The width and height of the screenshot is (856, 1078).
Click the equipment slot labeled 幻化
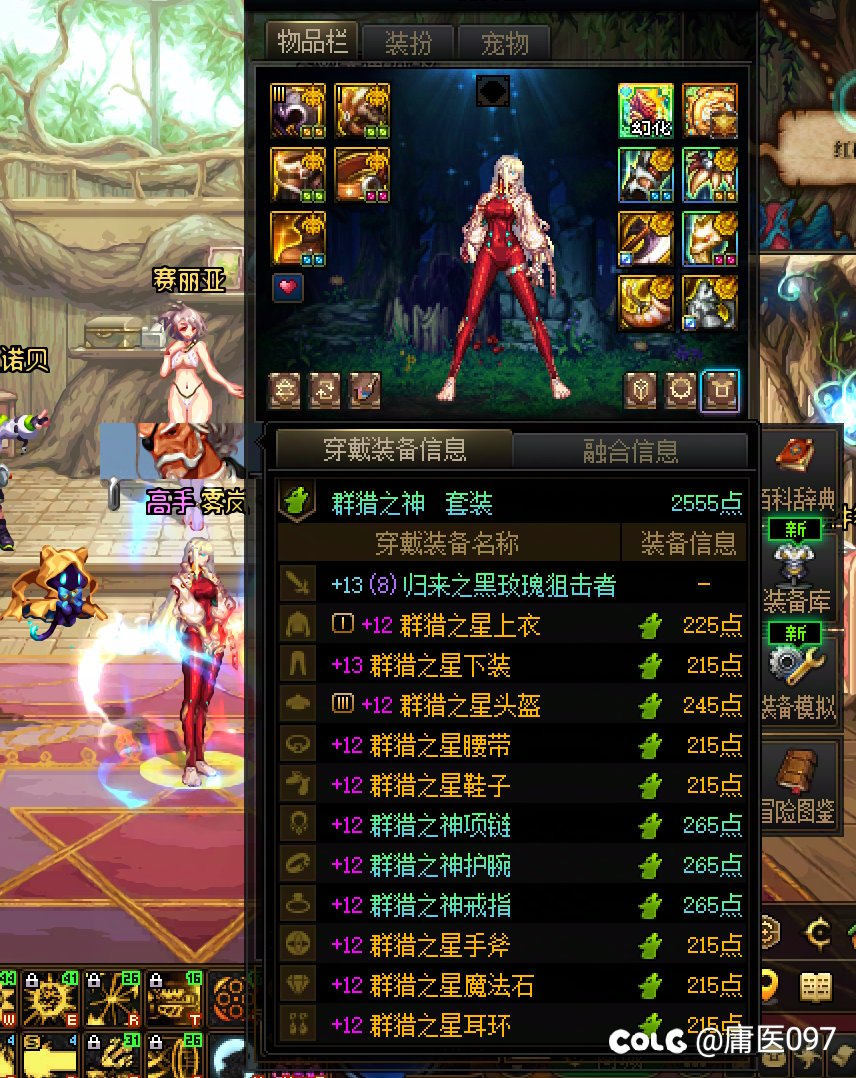click(x=645, y=111)
